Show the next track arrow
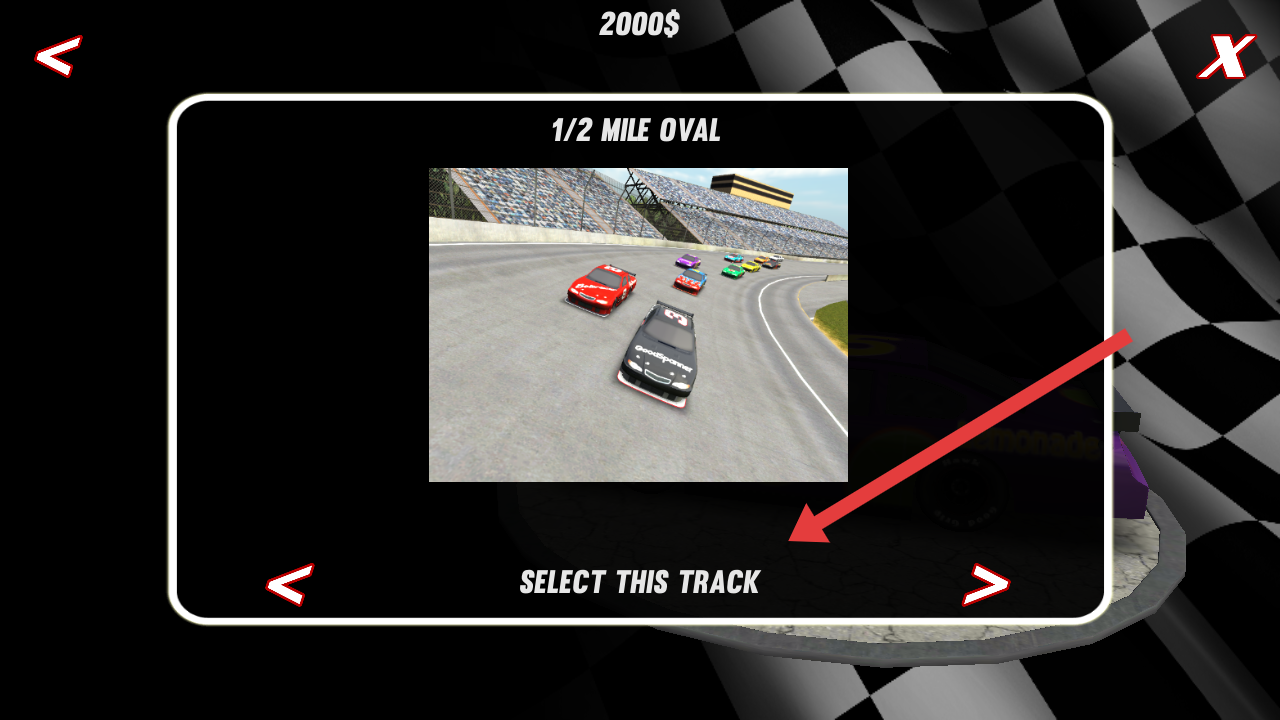This screenshot has height=720, width=1280. point(986,585)
